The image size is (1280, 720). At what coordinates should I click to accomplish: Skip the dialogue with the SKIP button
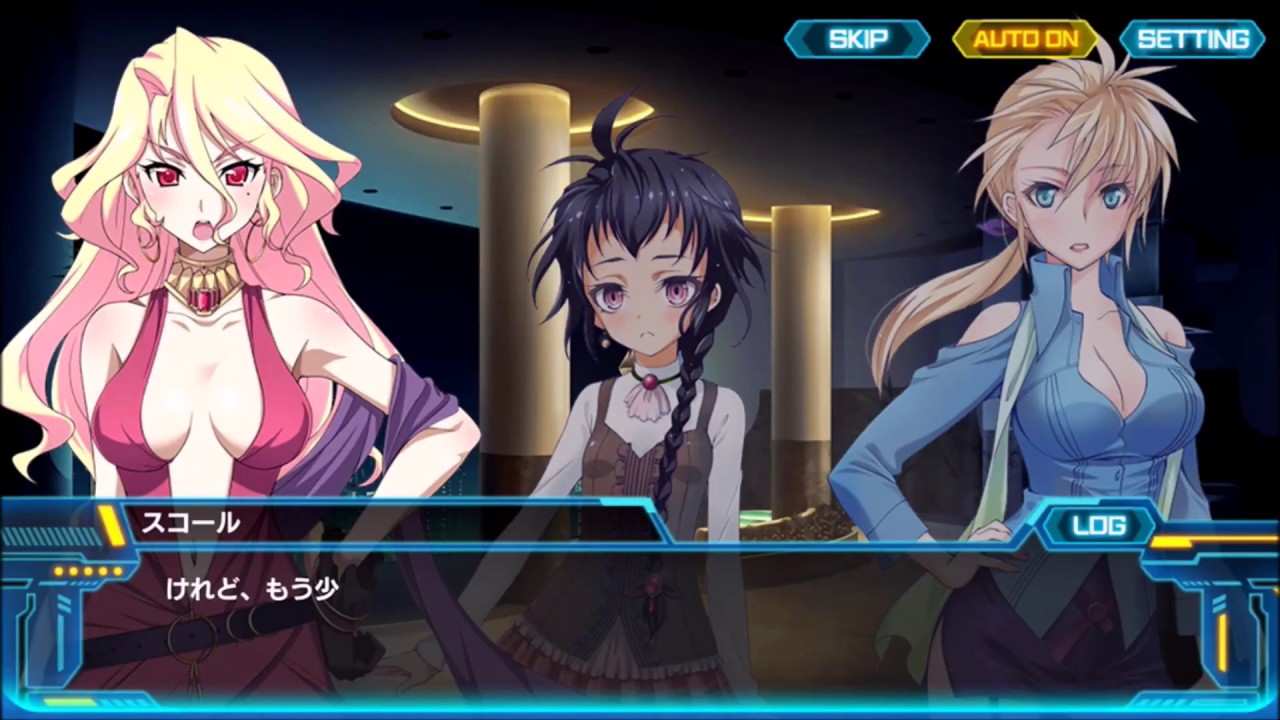857,39
